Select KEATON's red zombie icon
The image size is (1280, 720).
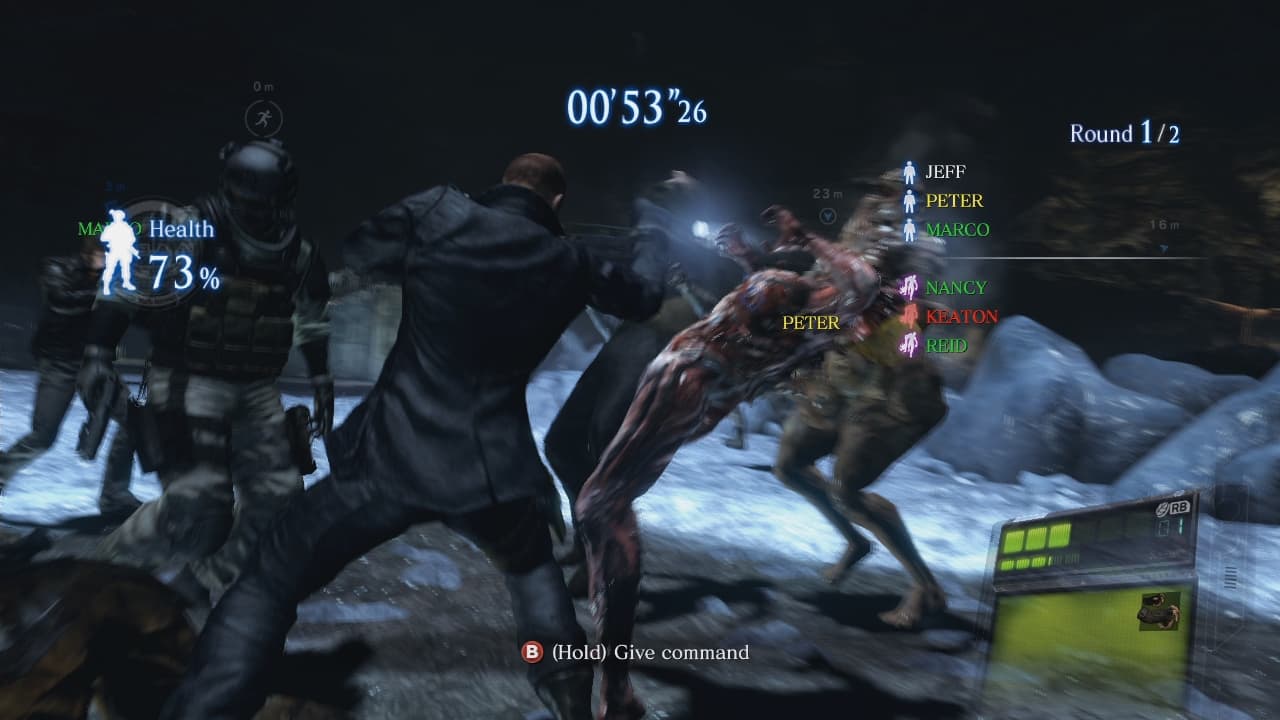pos(910,316)
